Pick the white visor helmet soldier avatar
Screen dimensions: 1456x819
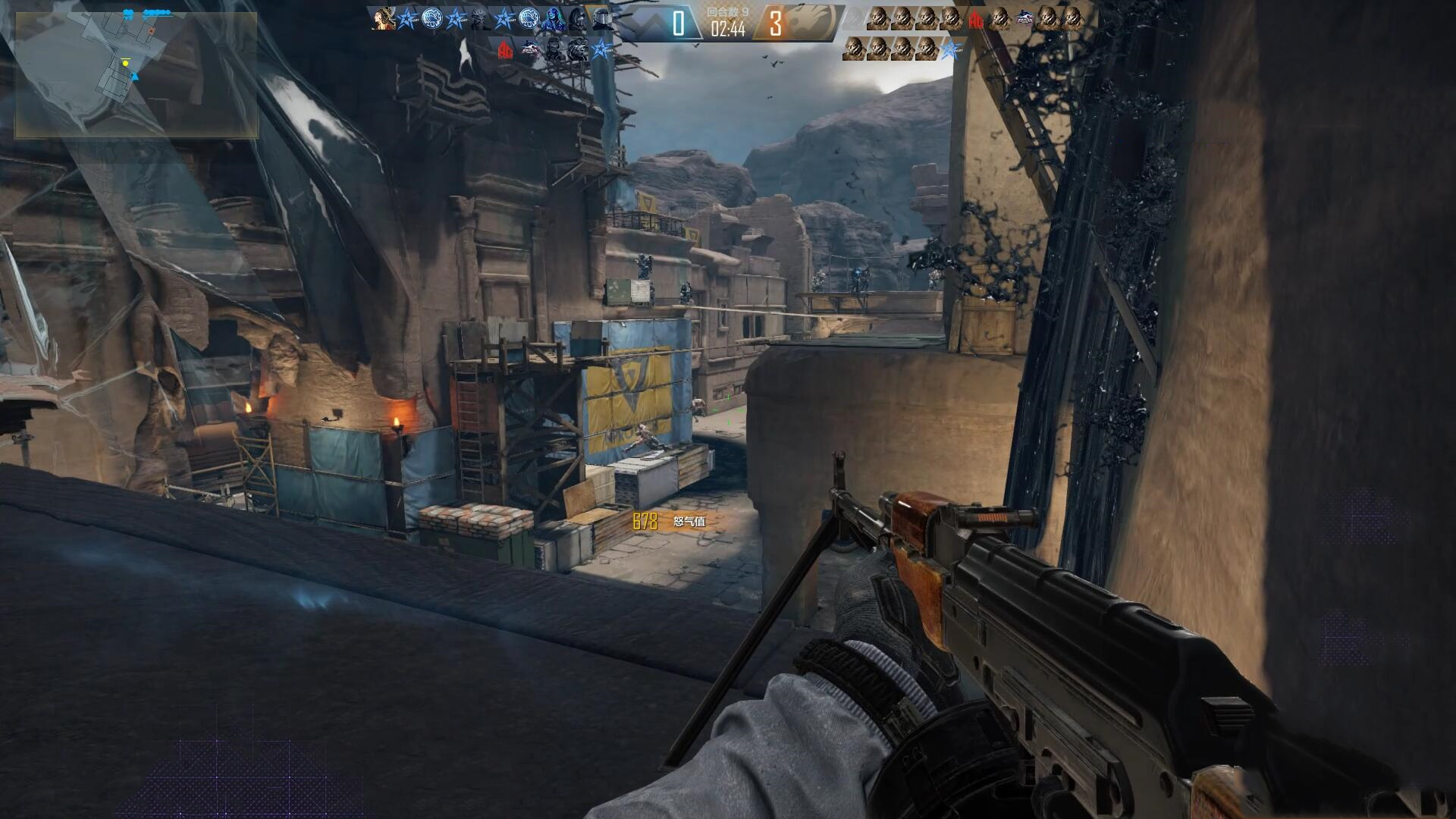click(x=603, y=20)
